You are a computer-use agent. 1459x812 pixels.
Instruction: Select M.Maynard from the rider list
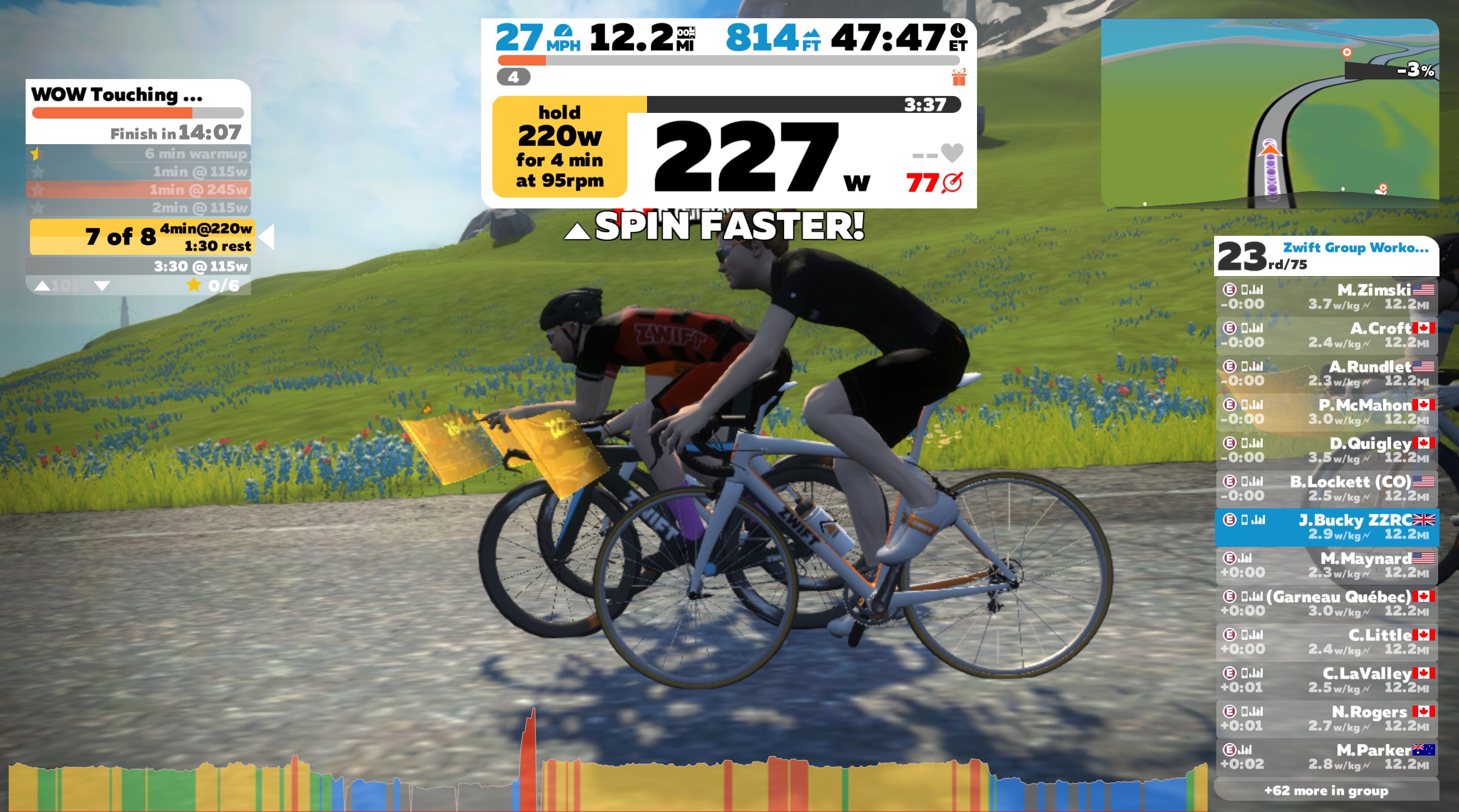(1326, 565)
